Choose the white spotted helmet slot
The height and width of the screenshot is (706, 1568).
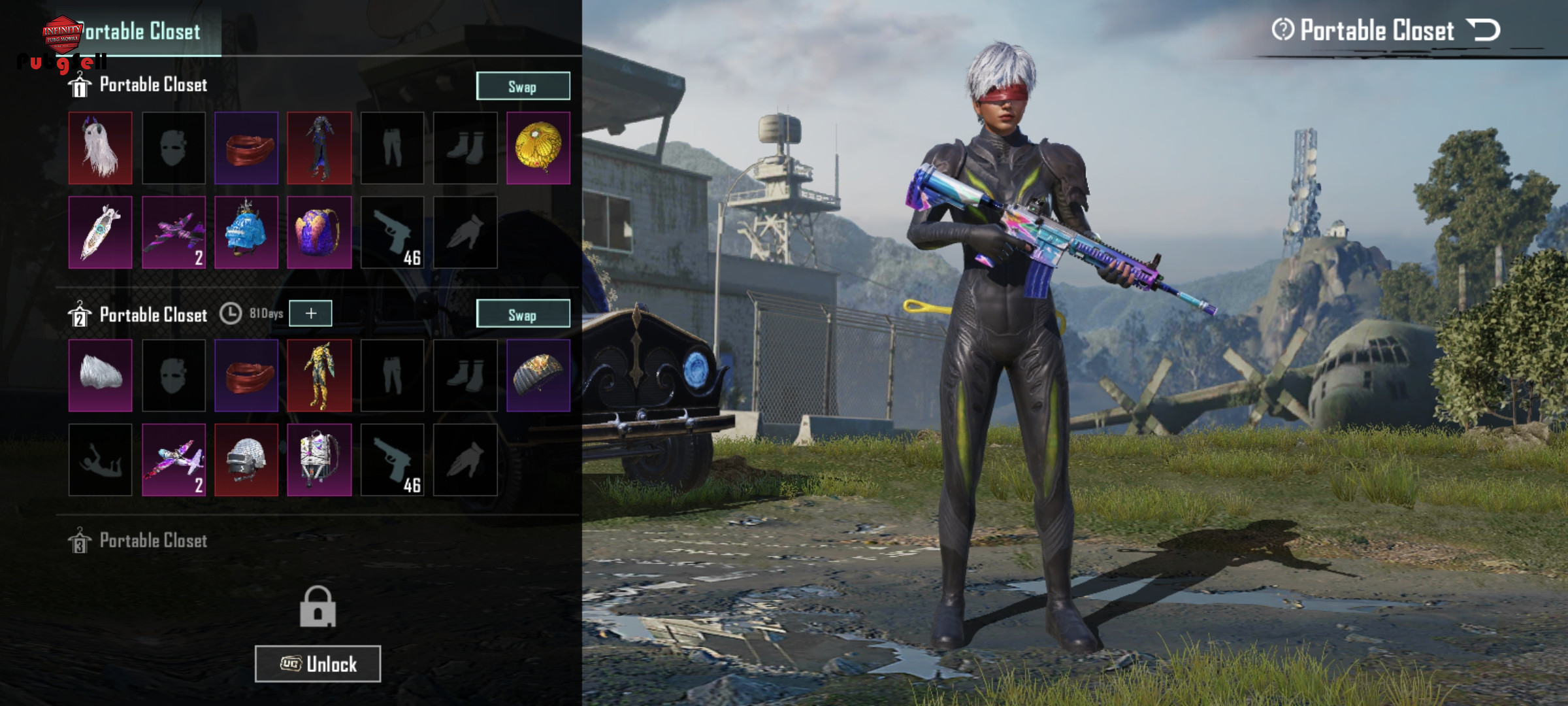[246, 460]
